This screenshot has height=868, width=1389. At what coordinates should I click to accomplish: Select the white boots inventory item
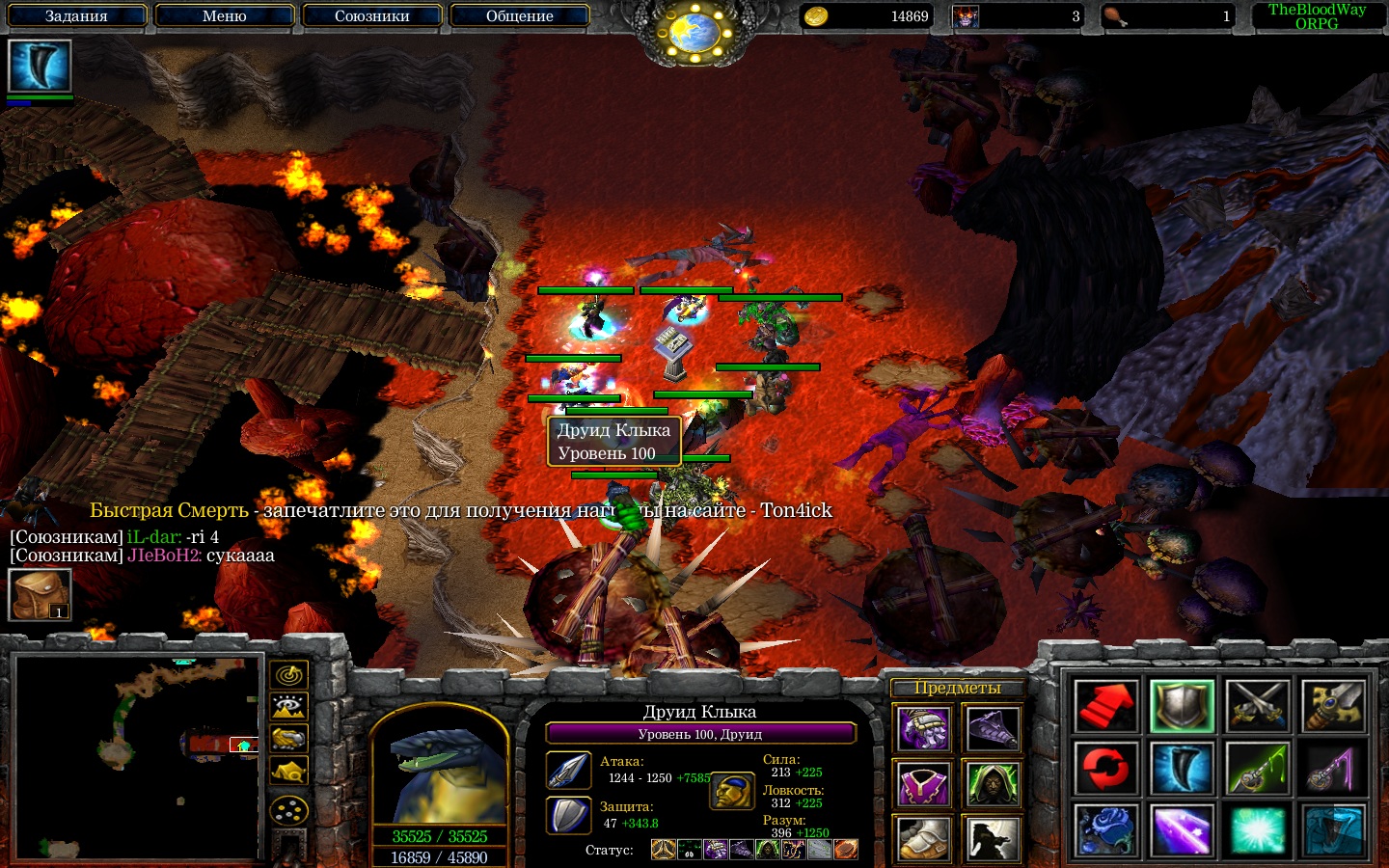(925, 837)
